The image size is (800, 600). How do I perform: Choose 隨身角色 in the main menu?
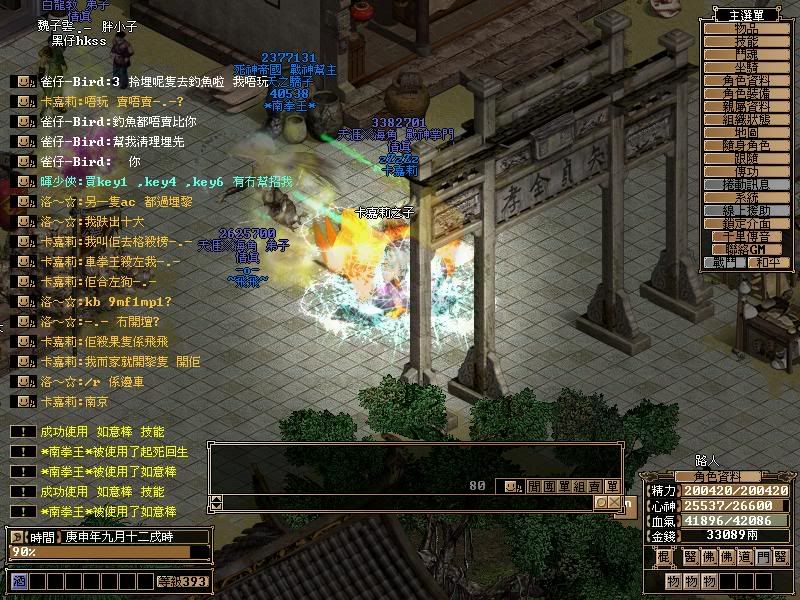746,146
